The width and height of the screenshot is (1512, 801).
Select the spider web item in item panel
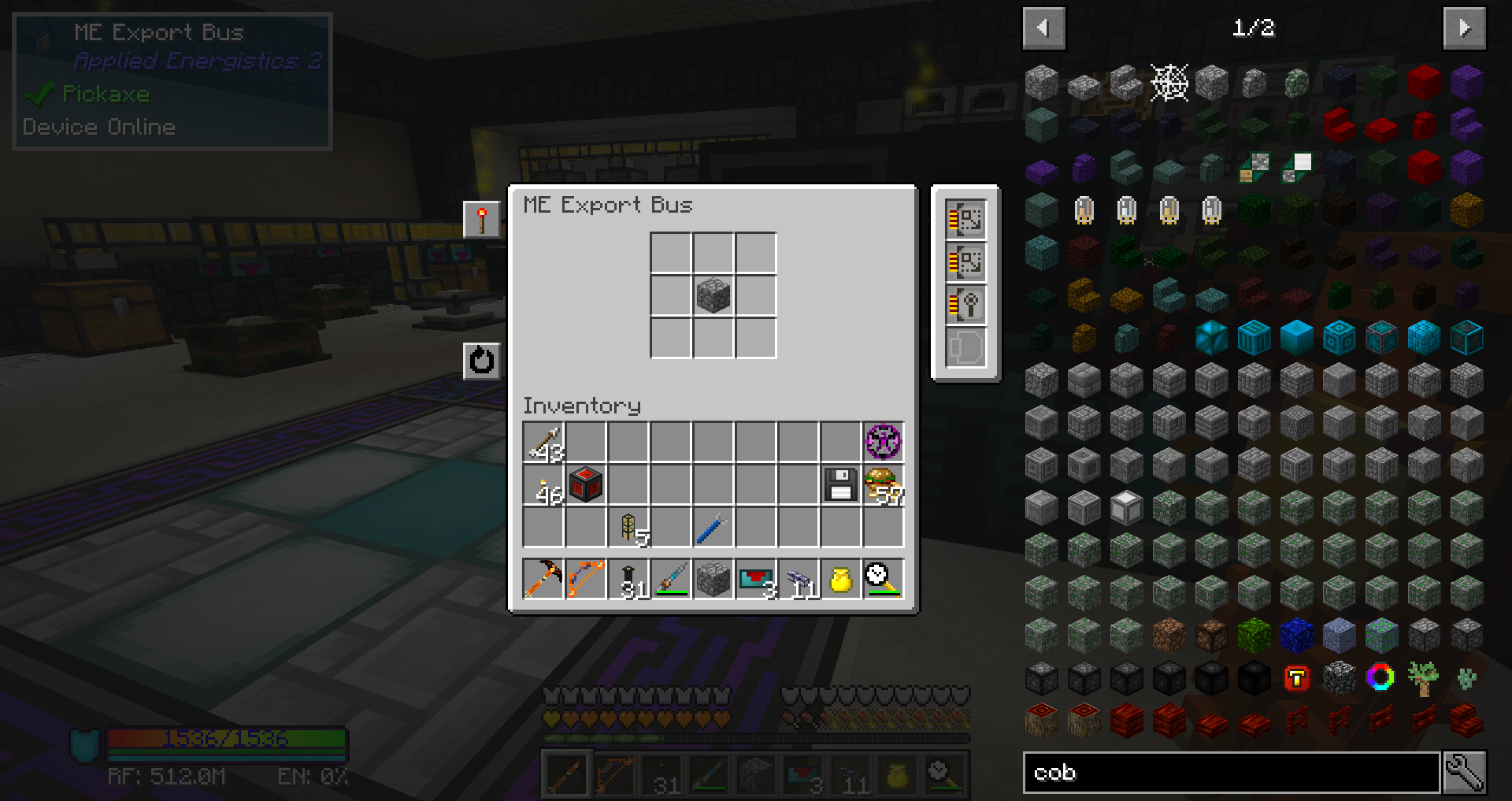click(1169, 83)
